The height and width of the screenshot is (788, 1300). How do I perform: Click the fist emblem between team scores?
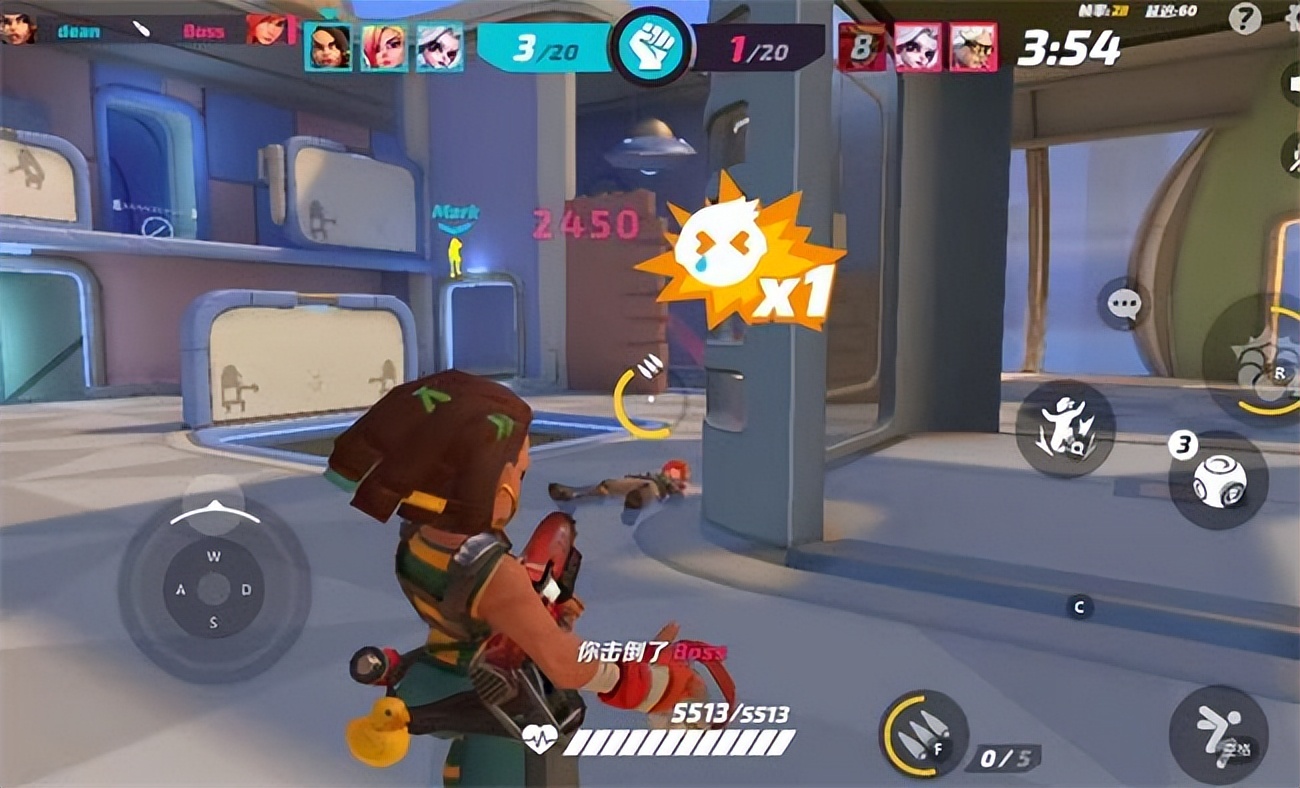(651, 47)
